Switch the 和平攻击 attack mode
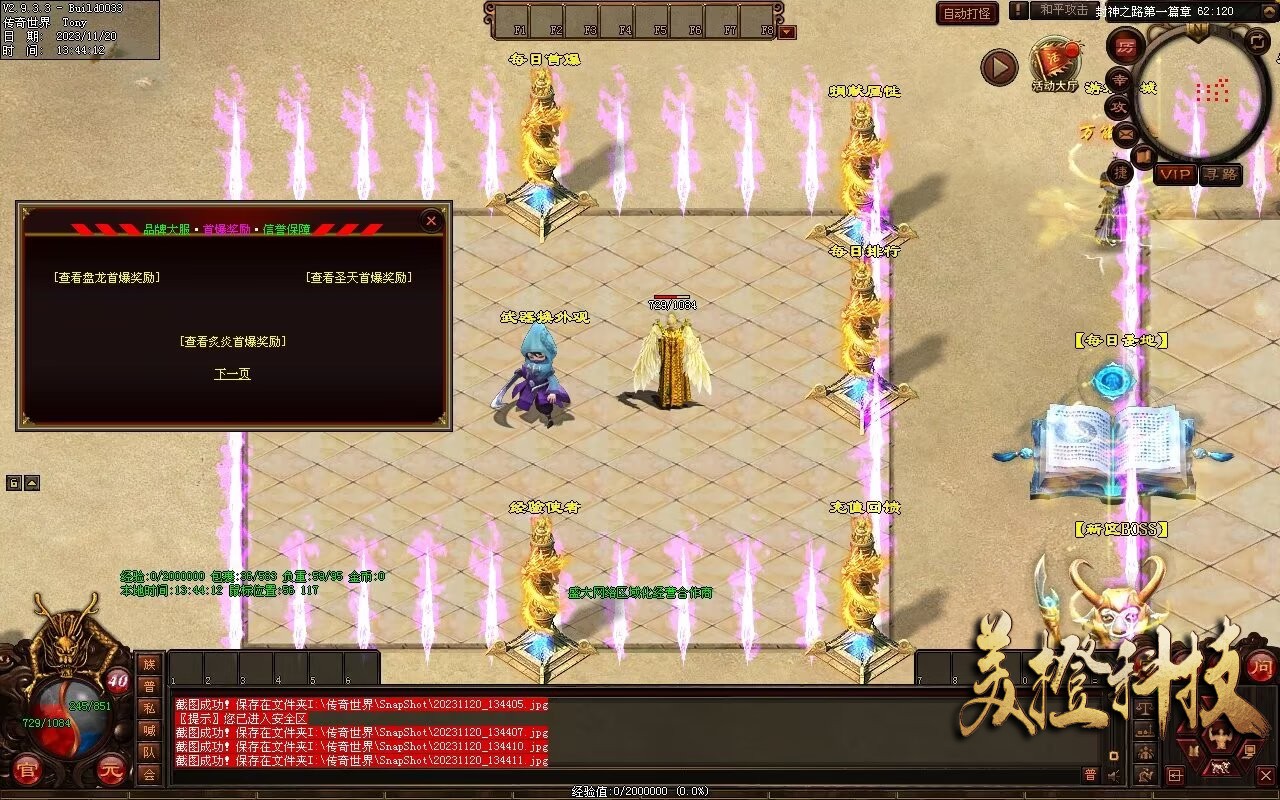The image size is (1280, 800). pos(1063,10)
